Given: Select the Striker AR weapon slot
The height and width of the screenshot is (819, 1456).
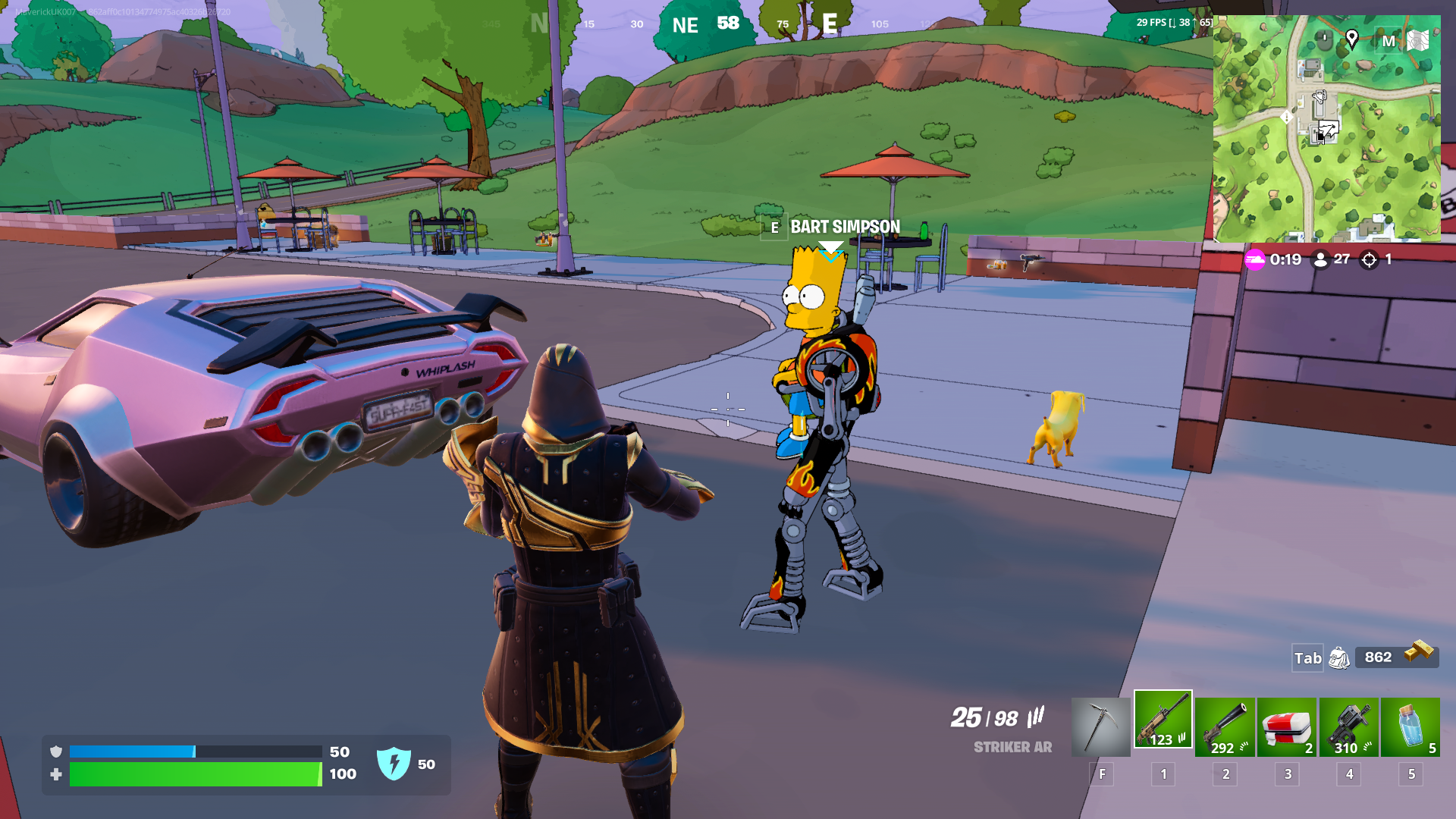Looking at the screenshot, I should pos(1163,719).
